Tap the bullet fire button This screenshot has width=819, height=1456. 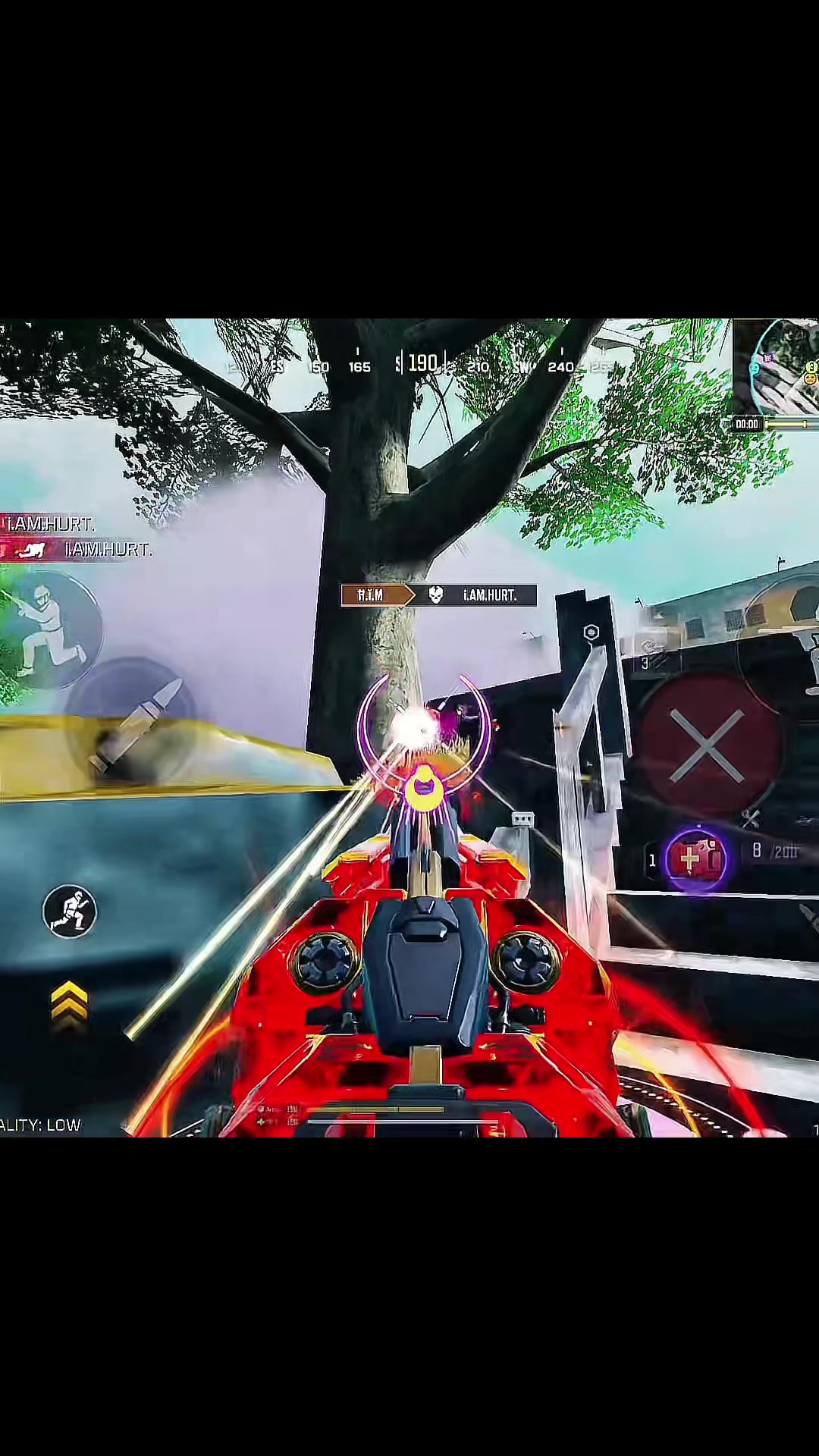coord(135,721)
